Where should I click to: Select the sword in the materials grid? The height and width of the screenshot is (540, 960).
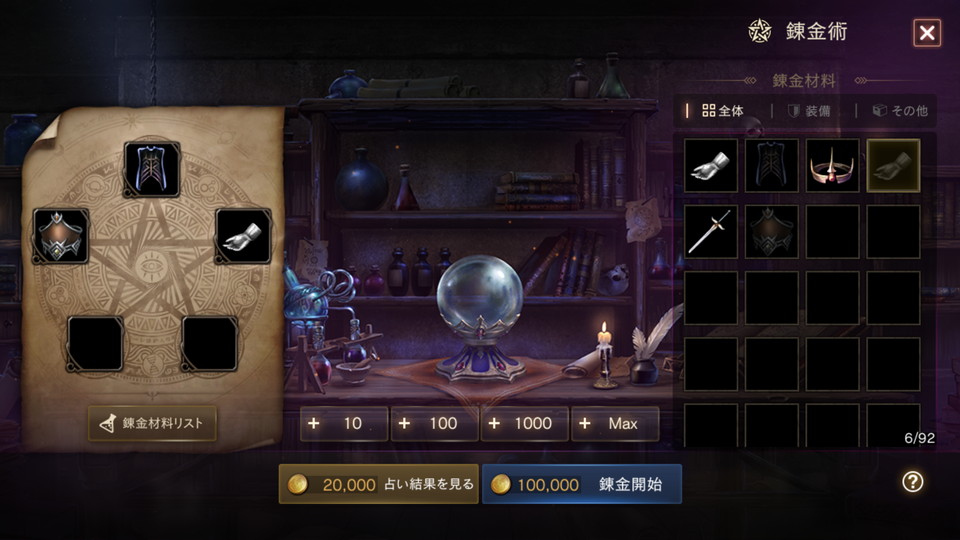[x=712, y=232]
